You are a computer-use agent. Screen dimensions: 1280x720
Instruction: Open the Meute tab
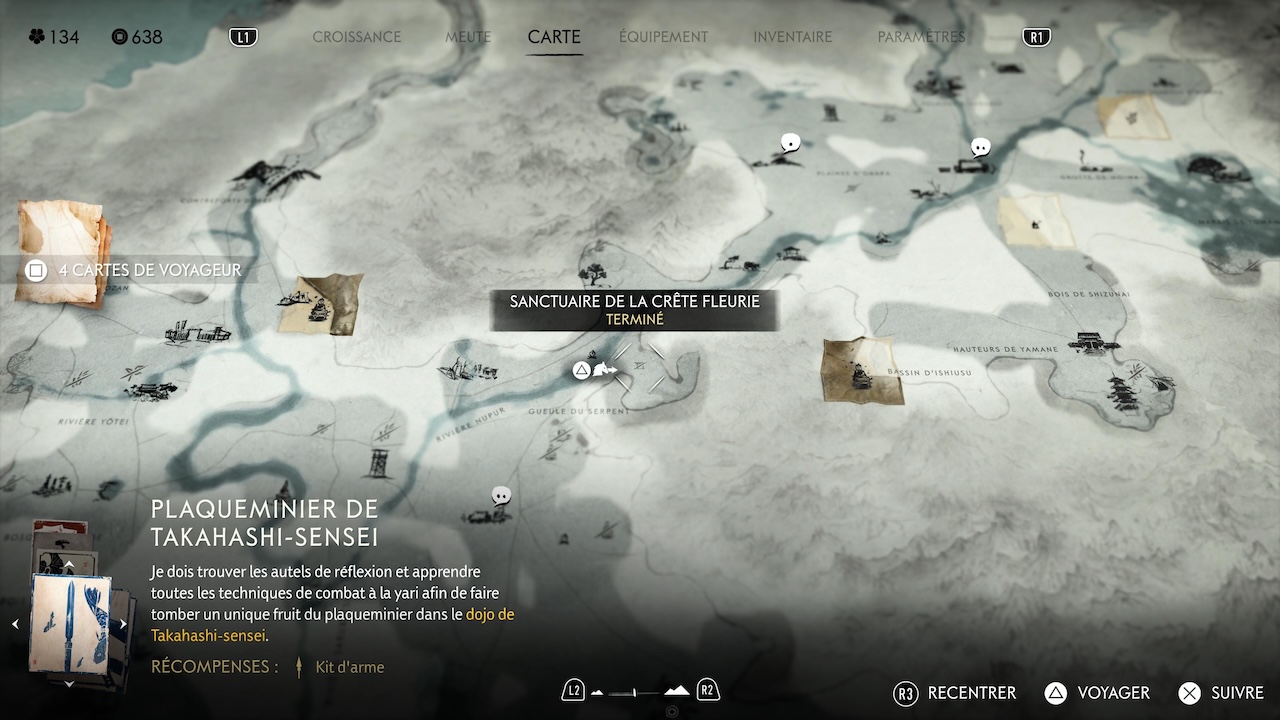[468, 37]
